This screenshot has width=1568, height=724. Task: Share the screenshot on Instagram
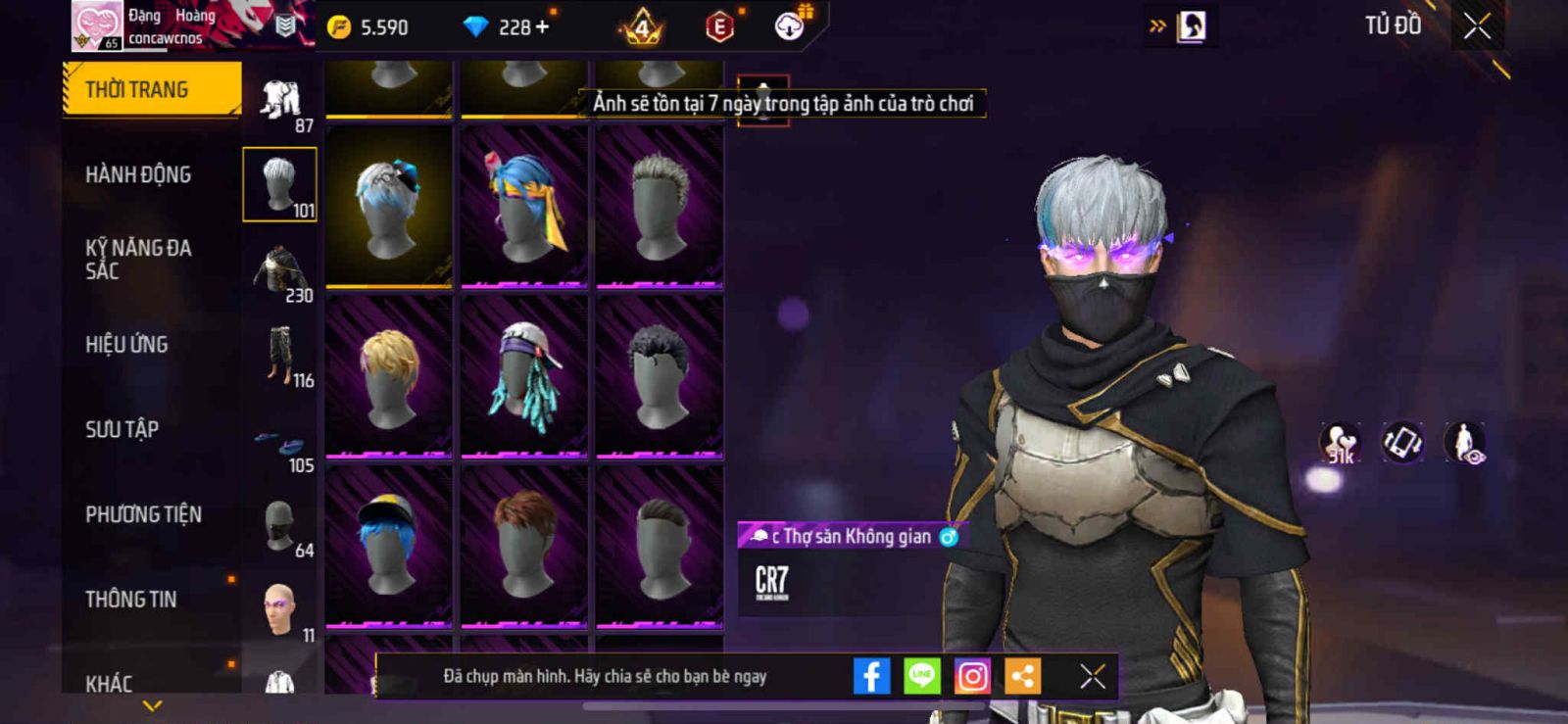coord(972,676)
